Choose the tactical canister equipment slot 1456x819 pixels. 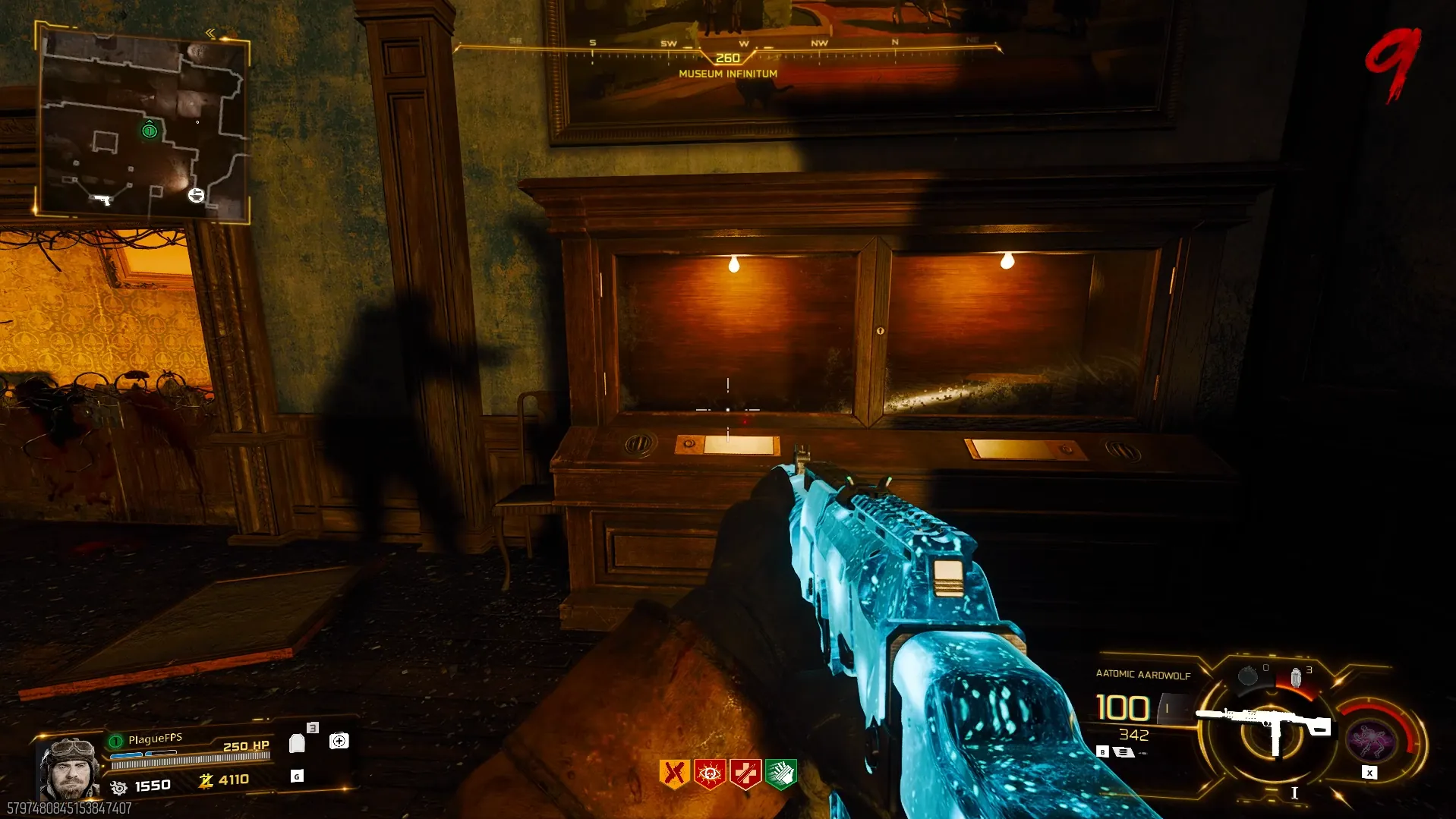pyautogui.click(x=1297, y=677)
